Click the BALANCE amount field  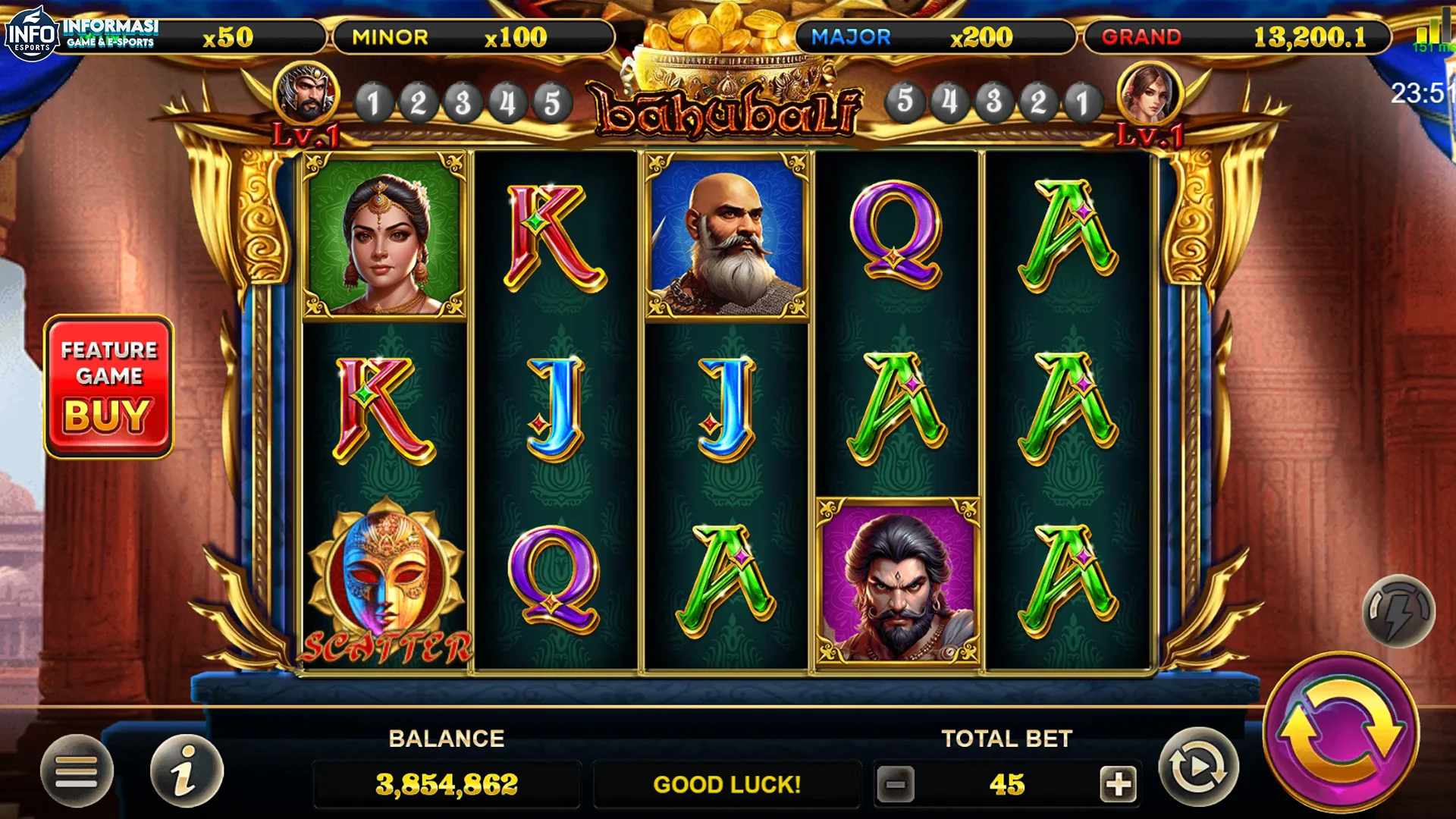pos(446,785)
